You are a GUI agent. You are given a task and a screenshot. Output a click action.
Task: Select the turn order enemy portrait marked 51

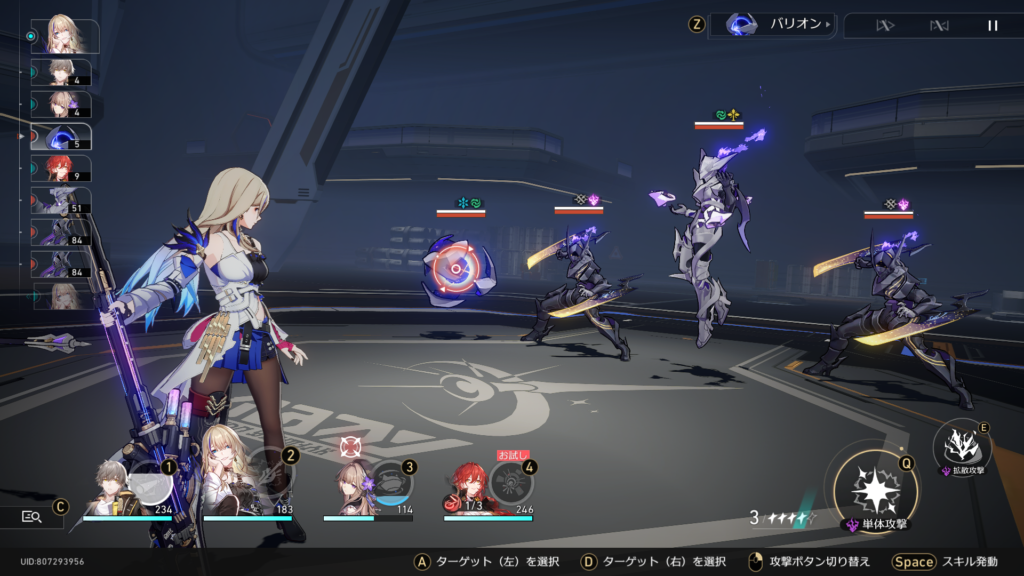point(62,200)
